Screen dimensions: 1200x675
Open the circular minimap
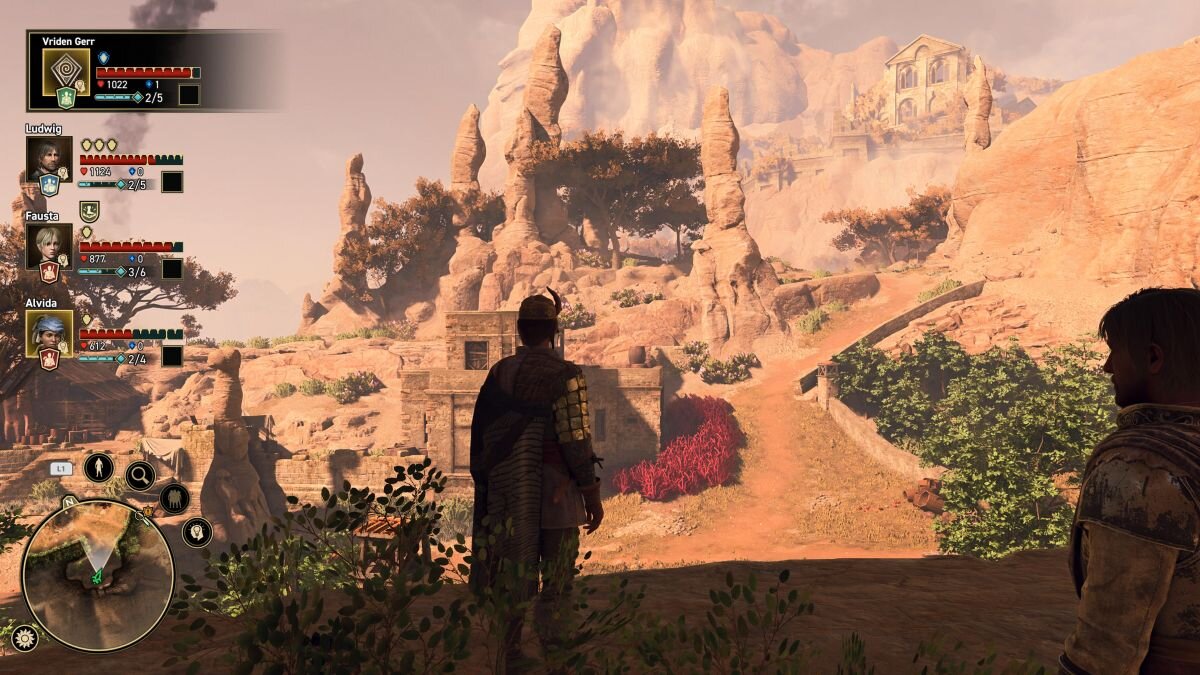coord(97,573)
